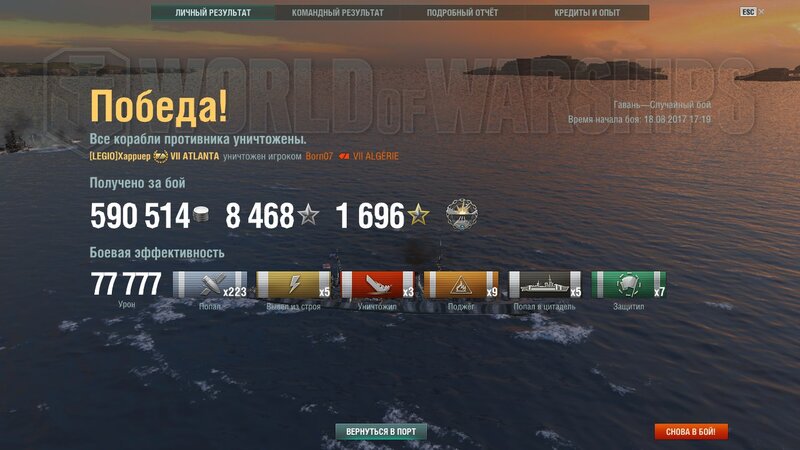Click the round achievement medal icon
The width and height of the screenshot is (800, 450).
click(x=461, y=216)
